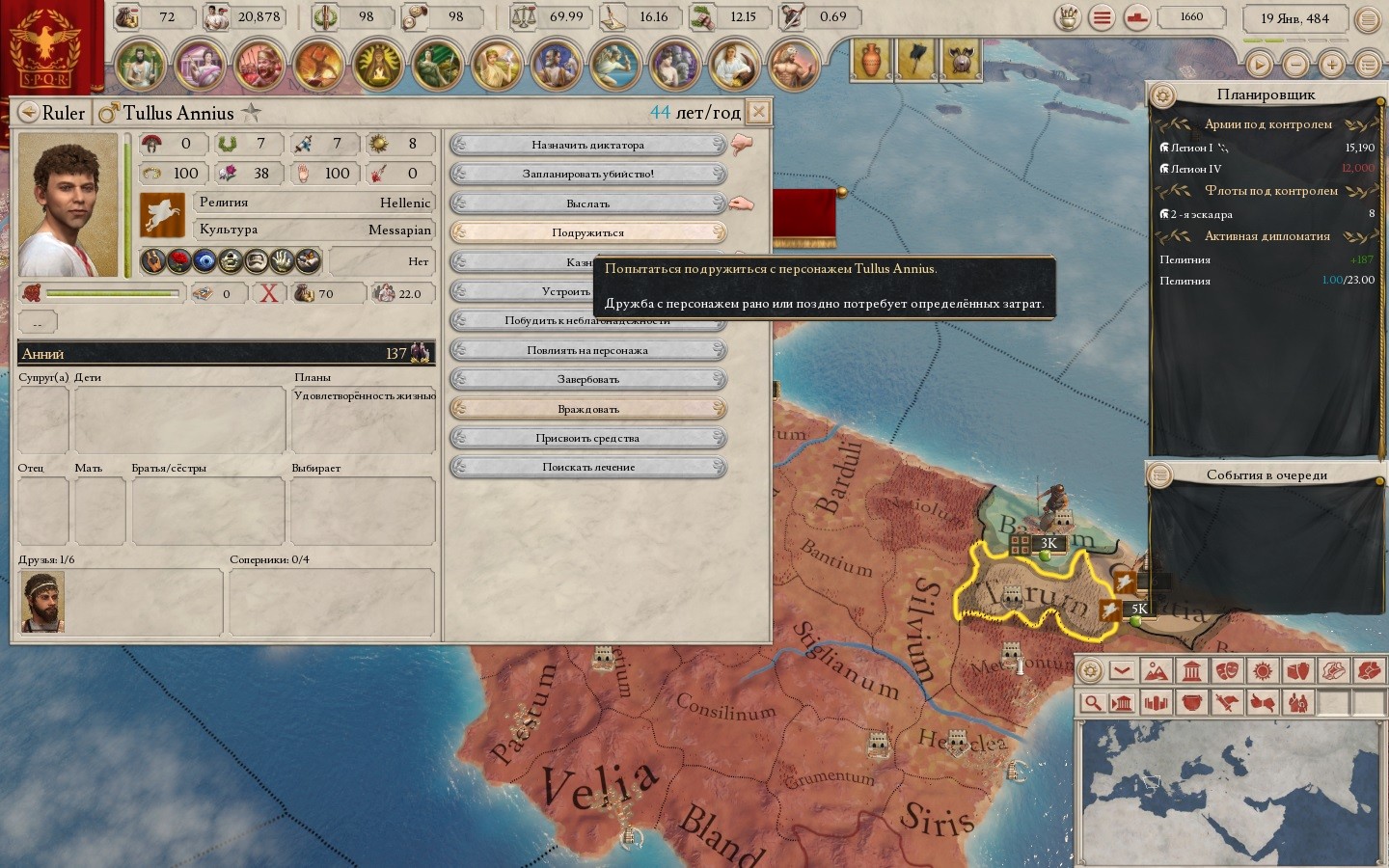This screenshot has width=1389, height=868.
Task: Decrease game speed with the minus button
Action: click(1295, 65)
